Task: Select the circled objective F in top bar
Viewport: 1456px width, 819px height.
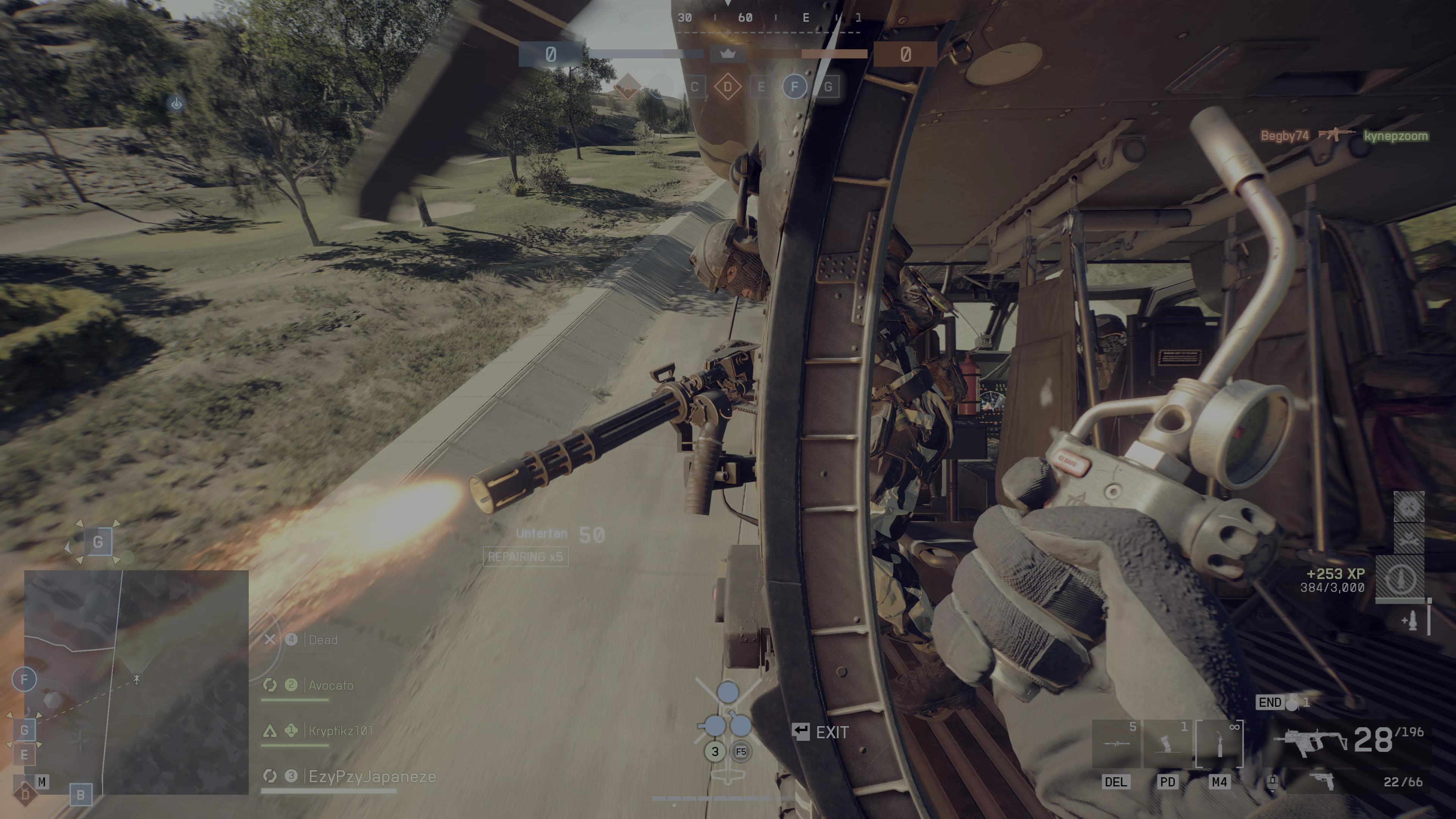Action: (x=795, y=87)
